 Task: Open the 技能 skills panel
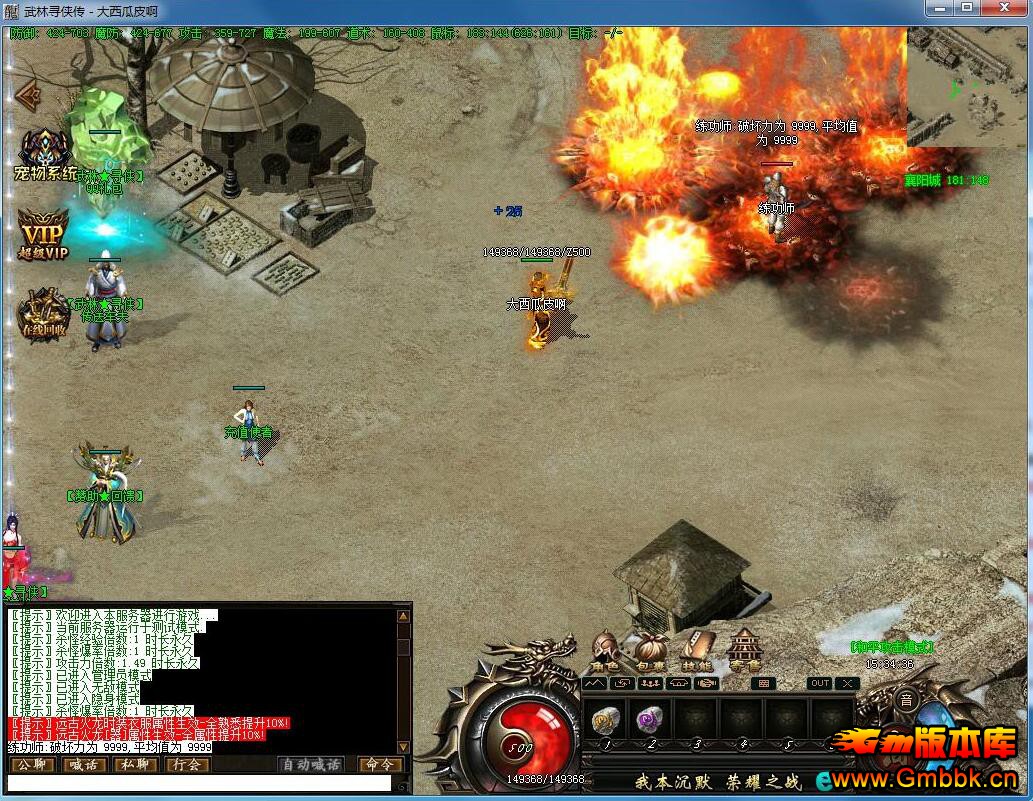tap(697, 651)
